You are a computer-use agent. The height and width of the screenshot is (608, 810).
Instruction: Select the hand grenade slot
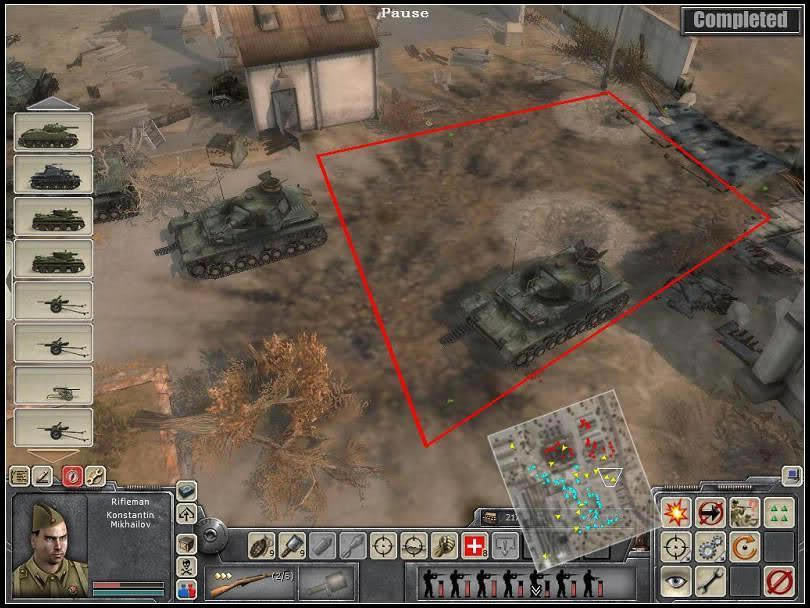(263, 545)
